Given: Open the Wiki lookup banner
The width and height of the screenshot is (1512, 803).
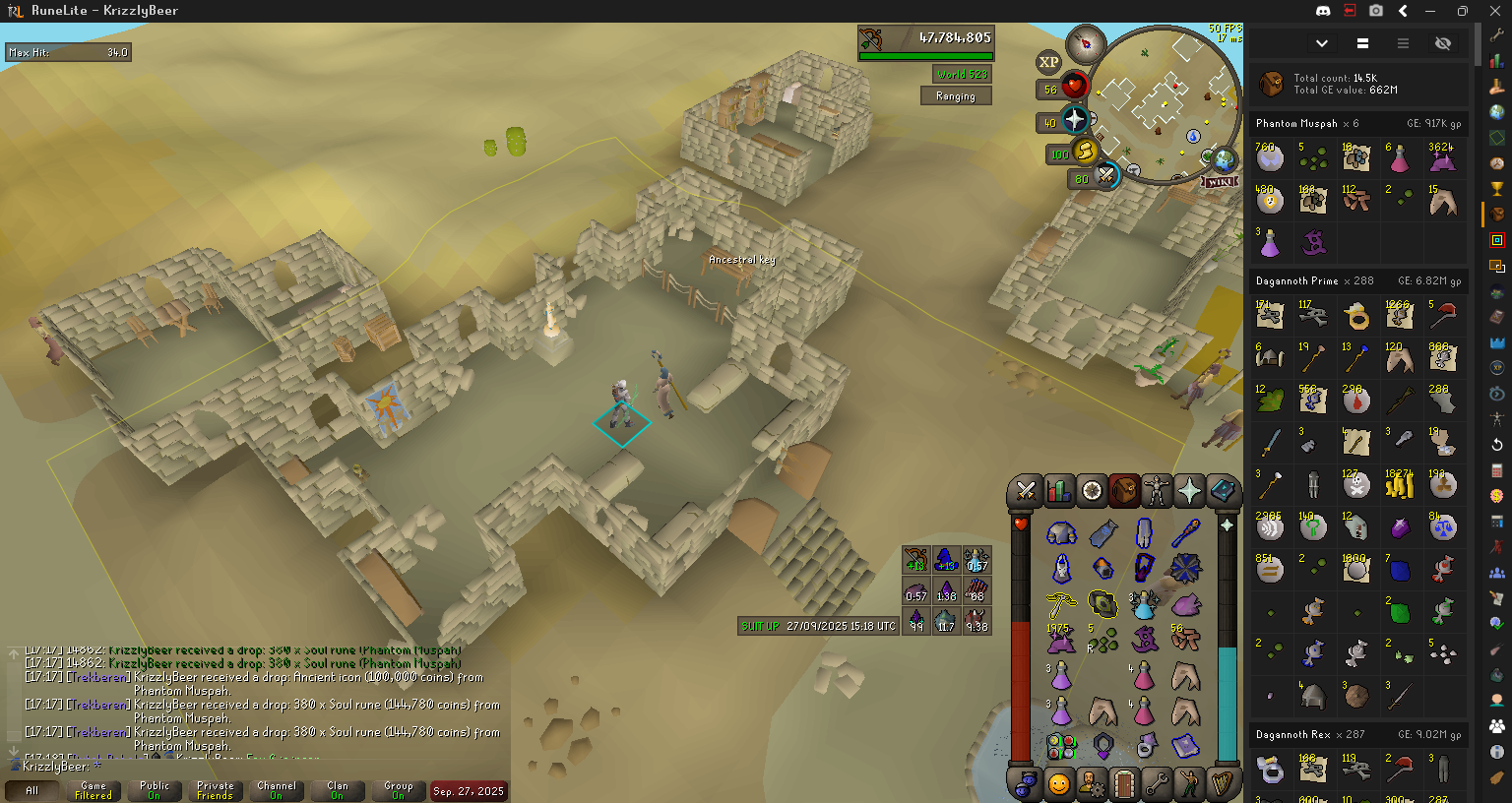Looking at the screenshot, I should click(1219, 182).
